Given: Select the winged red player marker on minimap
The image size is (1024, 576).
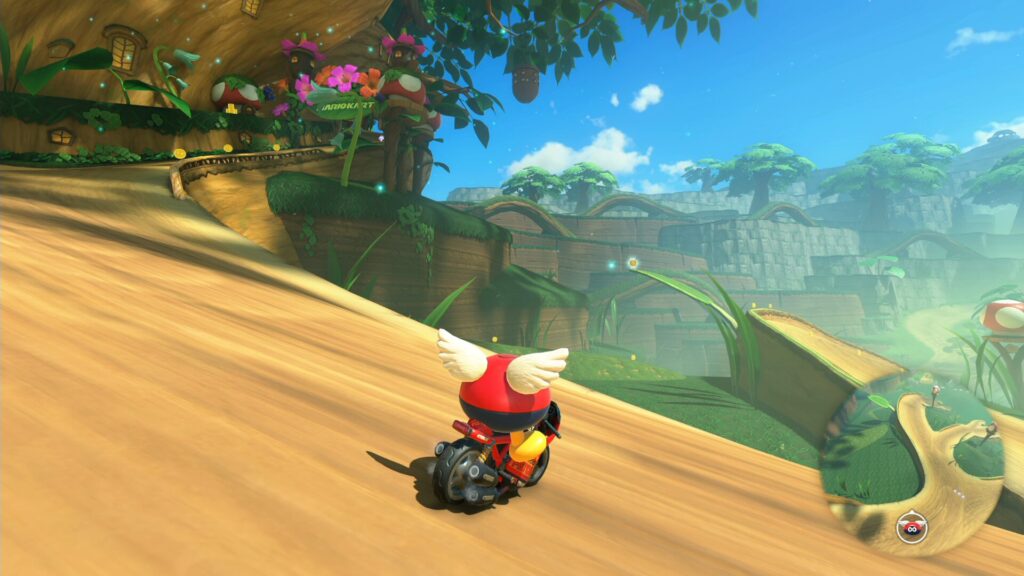Looking at the screenshot, I should tap(910, 526).
